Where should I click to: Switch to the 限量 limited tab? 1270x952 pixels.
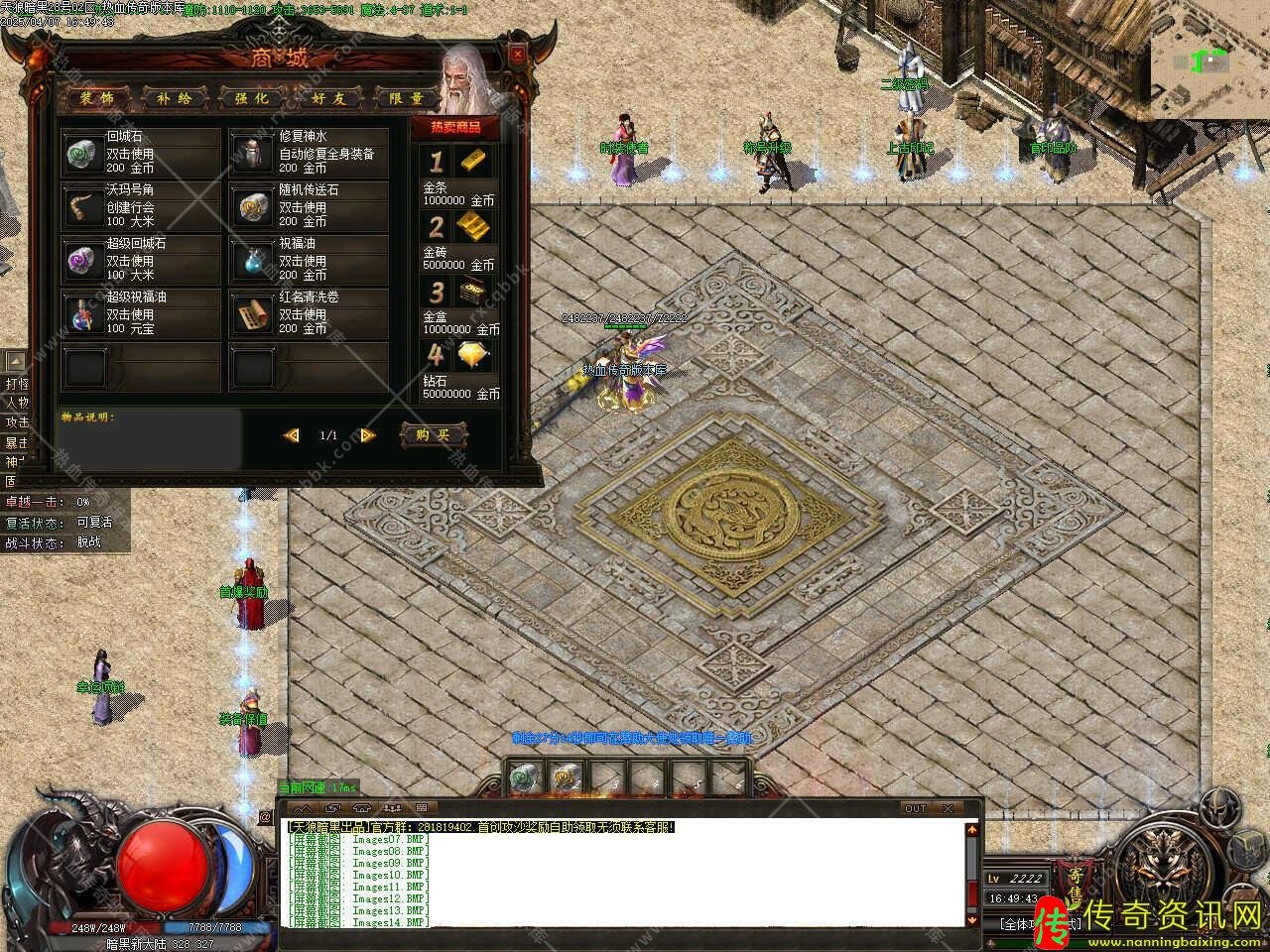406,98
